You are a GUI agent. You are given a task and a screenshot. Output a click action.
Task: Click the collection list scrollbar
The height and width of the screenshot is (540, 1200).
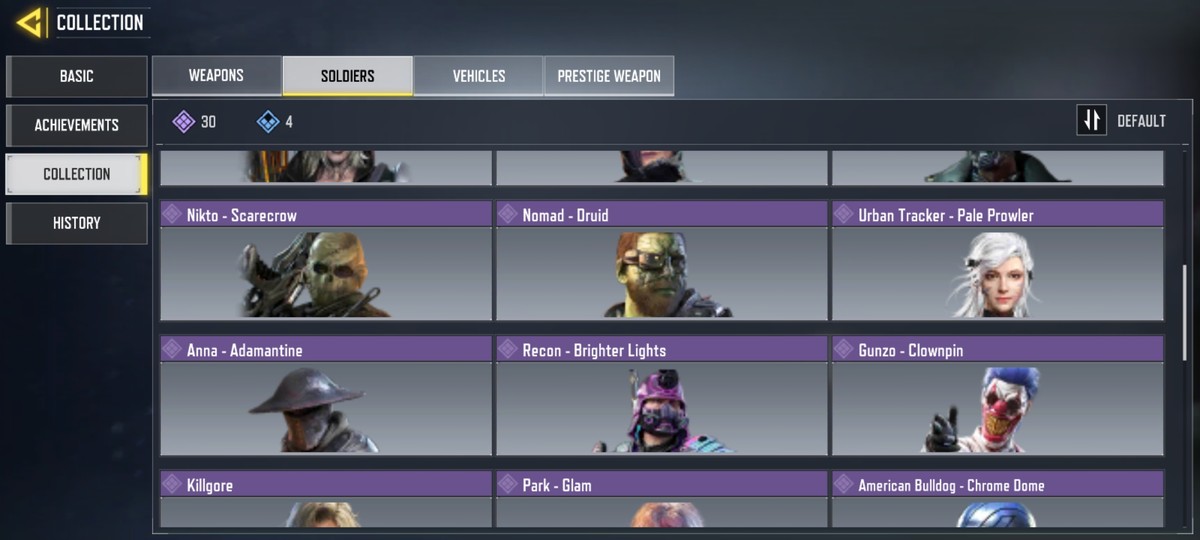1185,310
